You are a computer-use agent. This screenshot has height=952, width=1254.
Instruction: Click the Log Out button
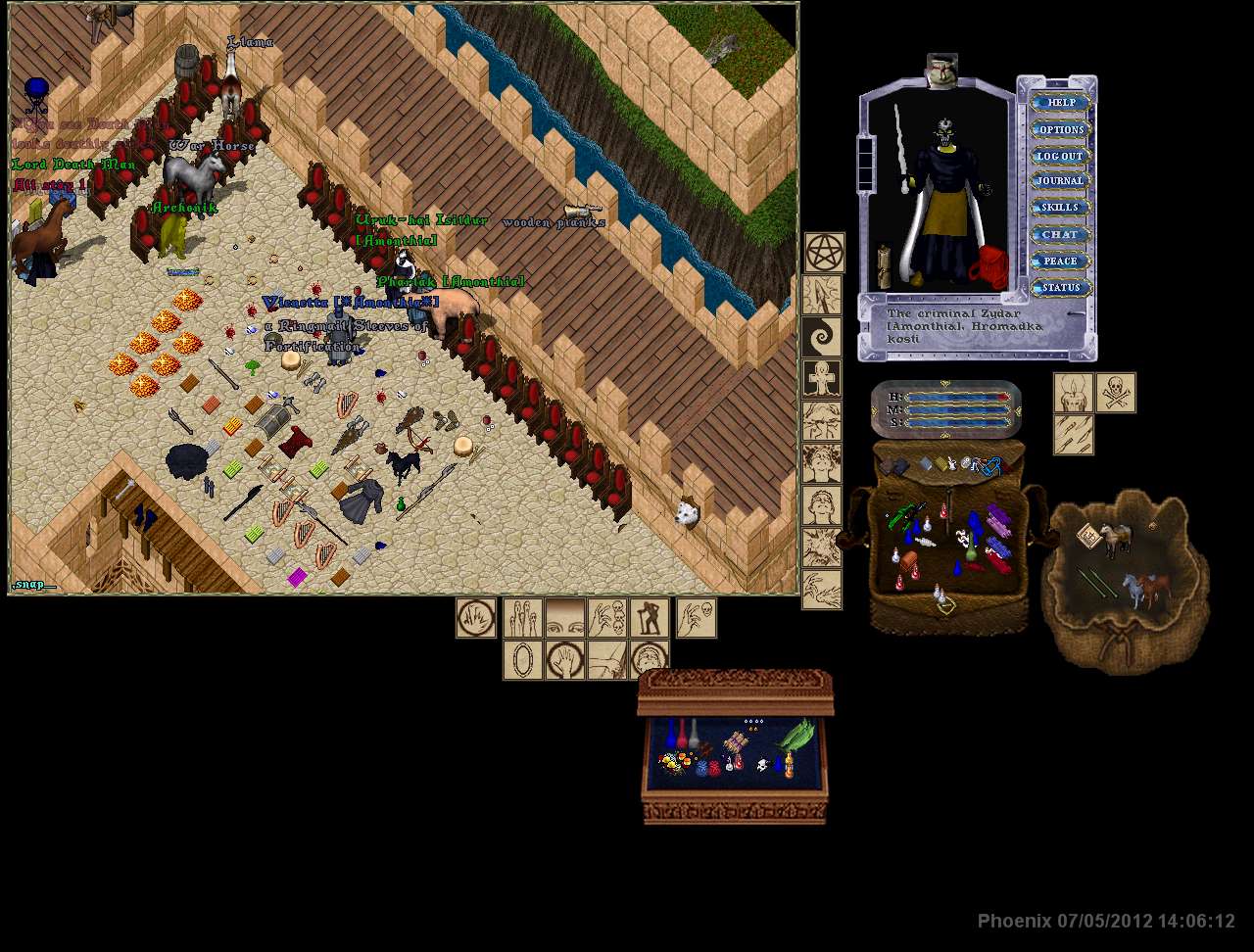click(x=1061, y=156)
